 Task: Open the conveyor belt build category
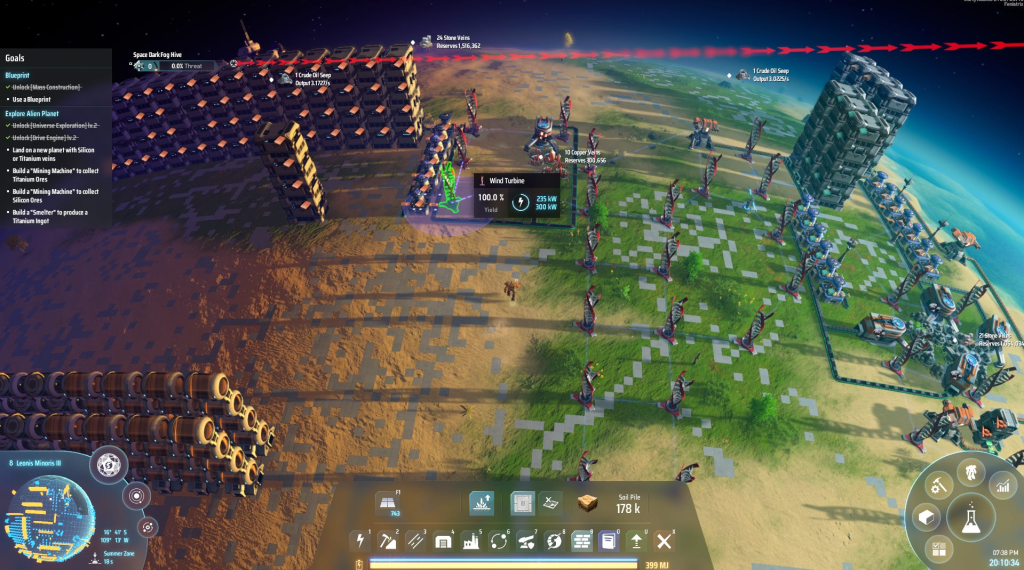click(414, 541)
